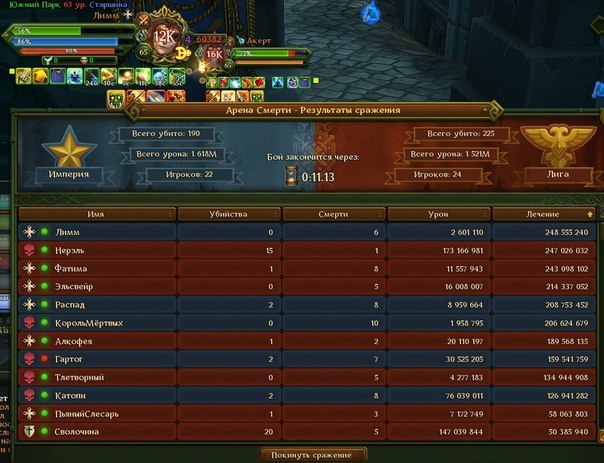
Task: Choose the Сволочина scoreboard row
Action: tap(300, 430)
